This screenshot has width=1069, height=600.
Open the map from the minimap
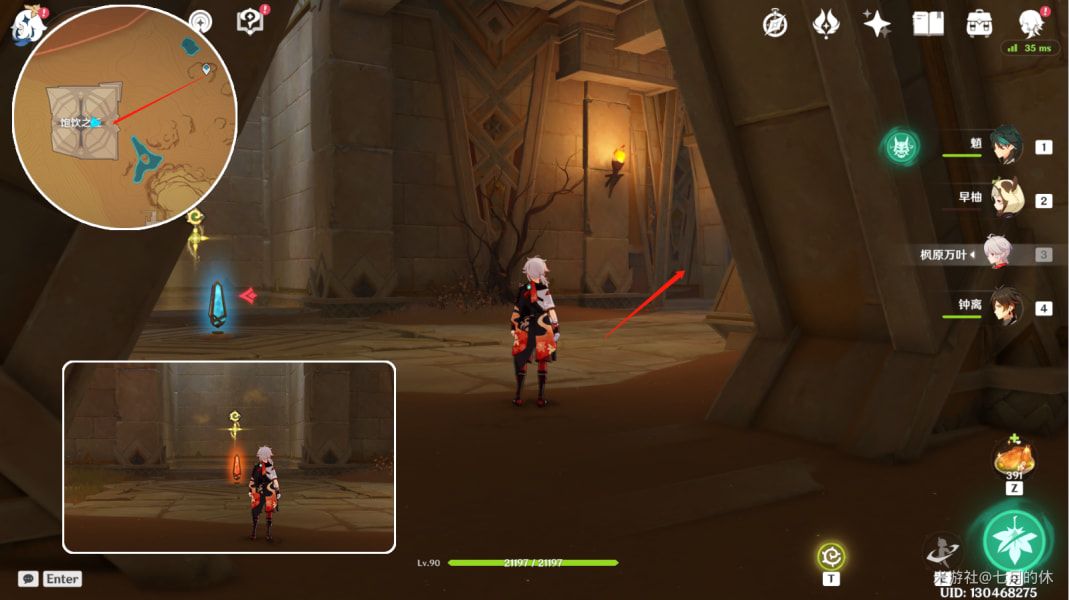[x=124, y=117]
